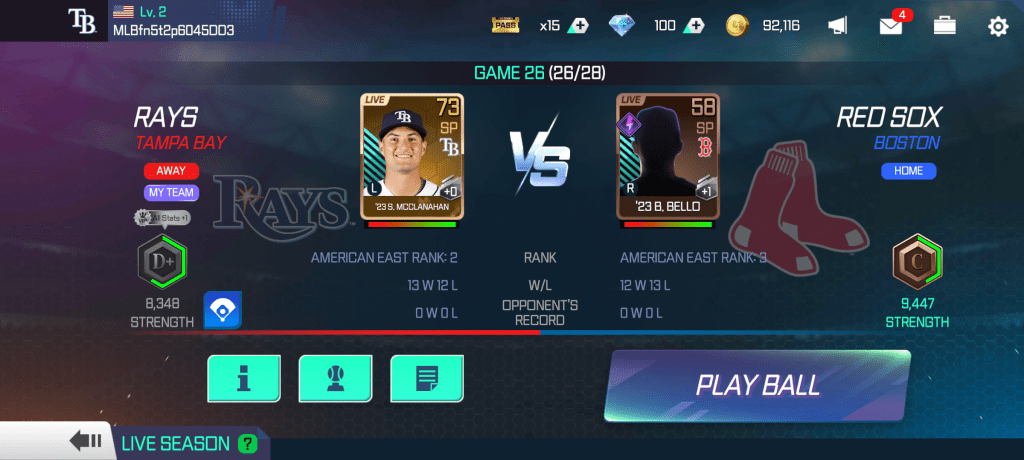This screenshot has height=460, width=1024.
Task: Tap the All Stats +1 badge
Action: click(162, 217)
